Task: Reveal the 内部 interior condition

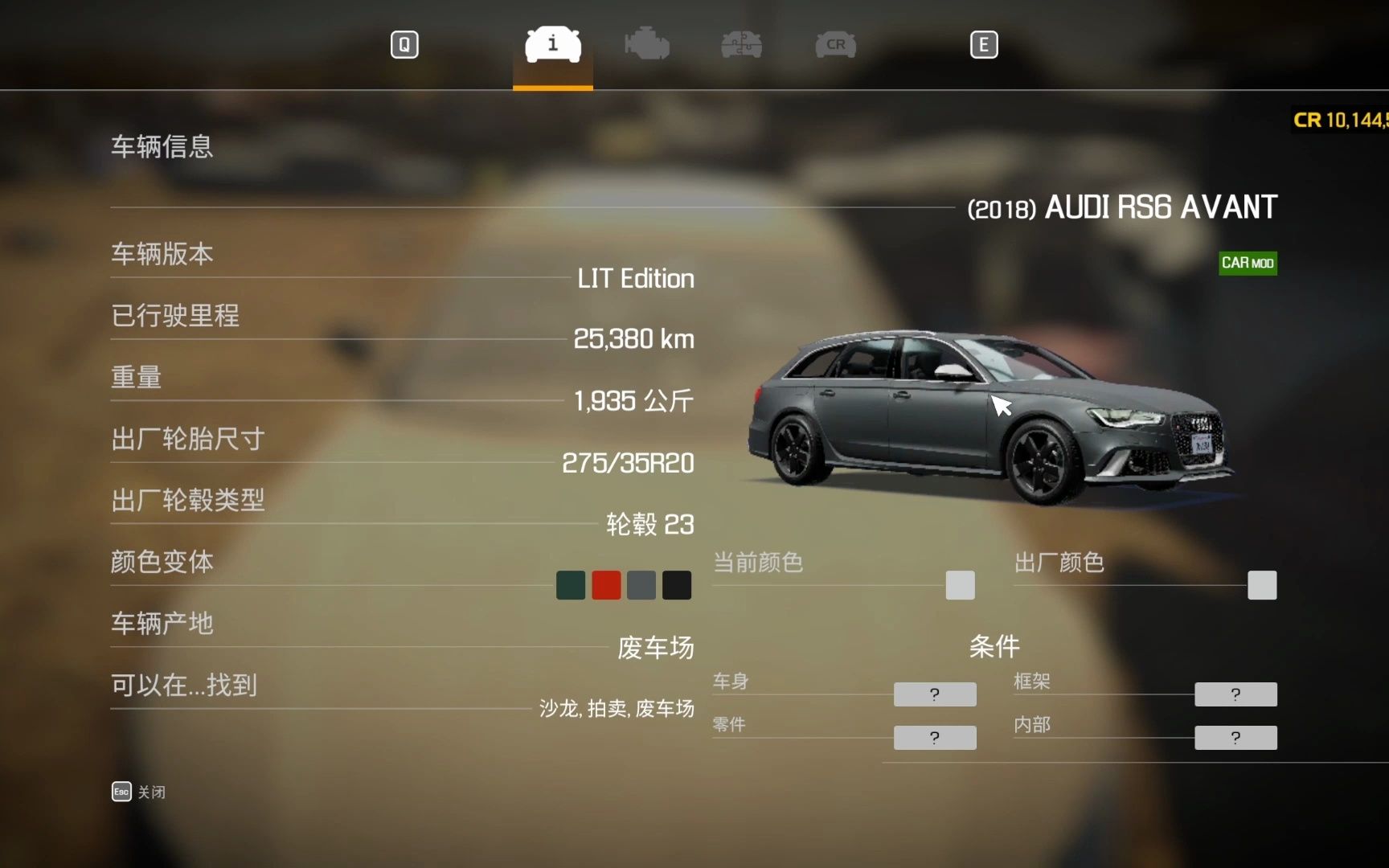Action: coord(1235,737)
